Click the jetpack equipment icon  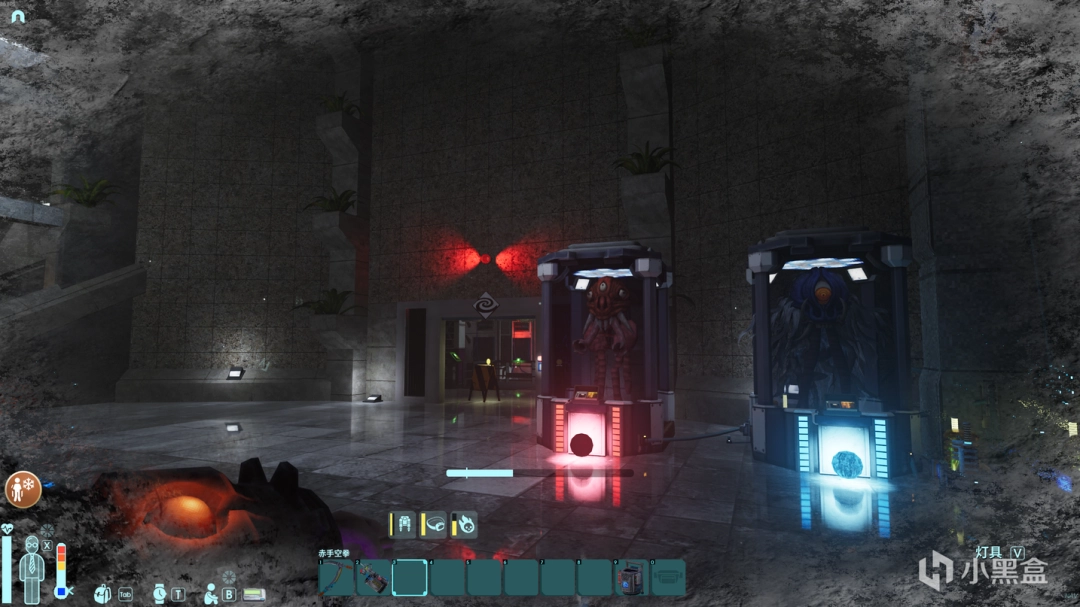(403, 523)
